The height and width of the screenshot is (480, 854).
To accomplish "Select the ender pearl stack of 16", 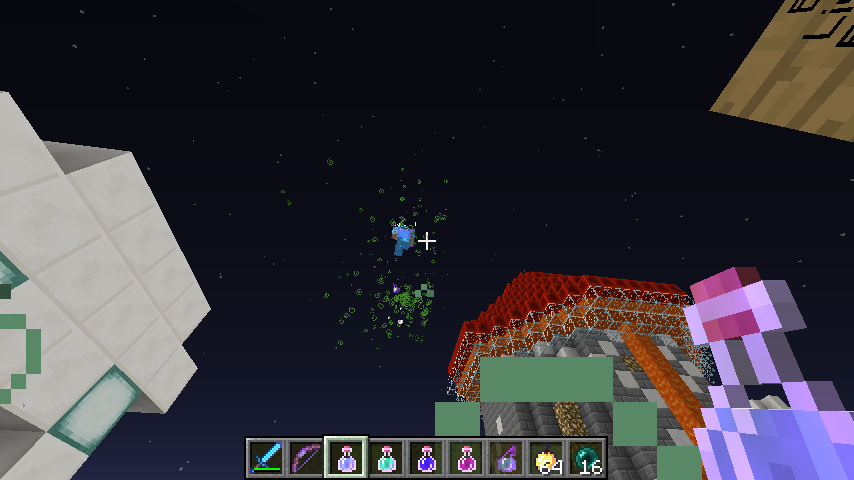I will click(586, 458).
